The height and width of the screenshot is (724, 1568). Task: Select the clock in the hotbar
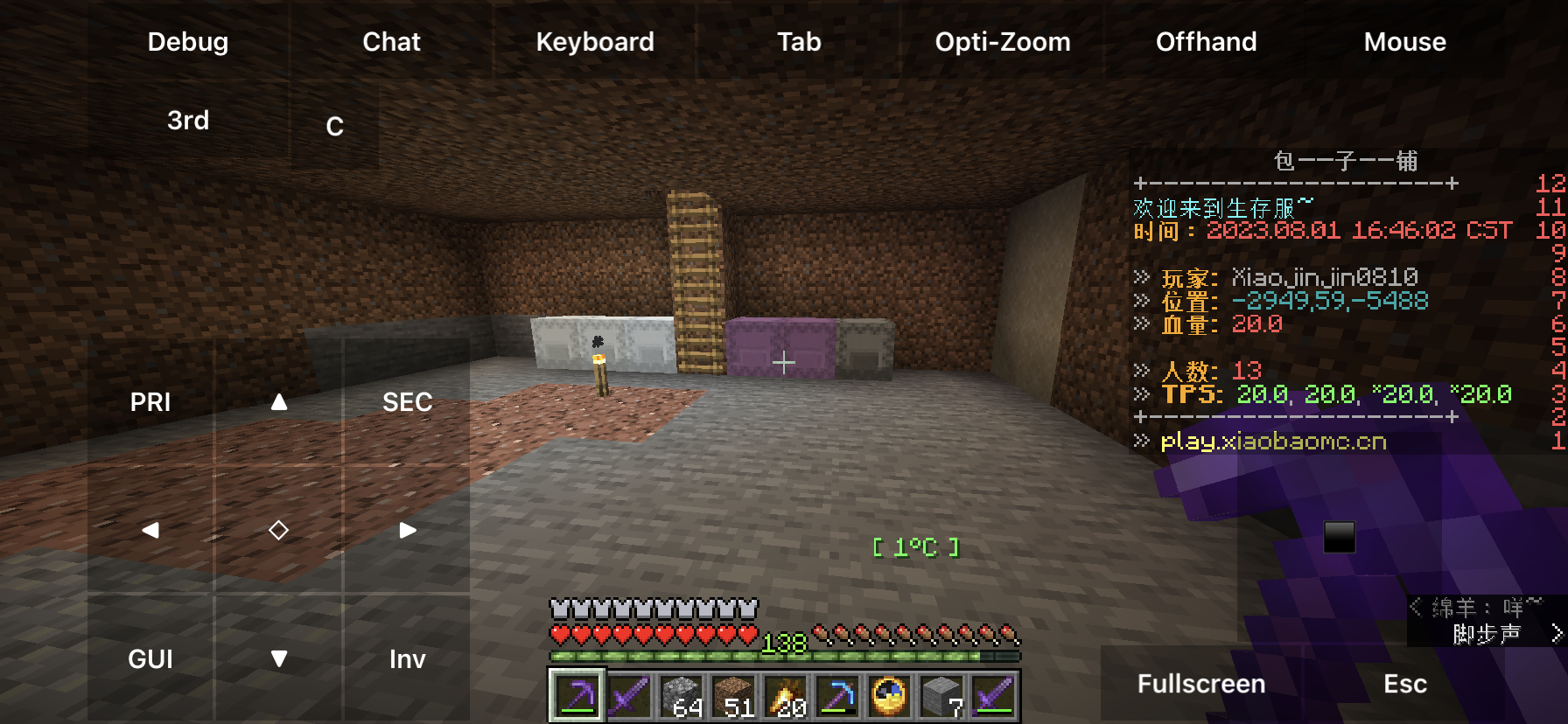889,697
